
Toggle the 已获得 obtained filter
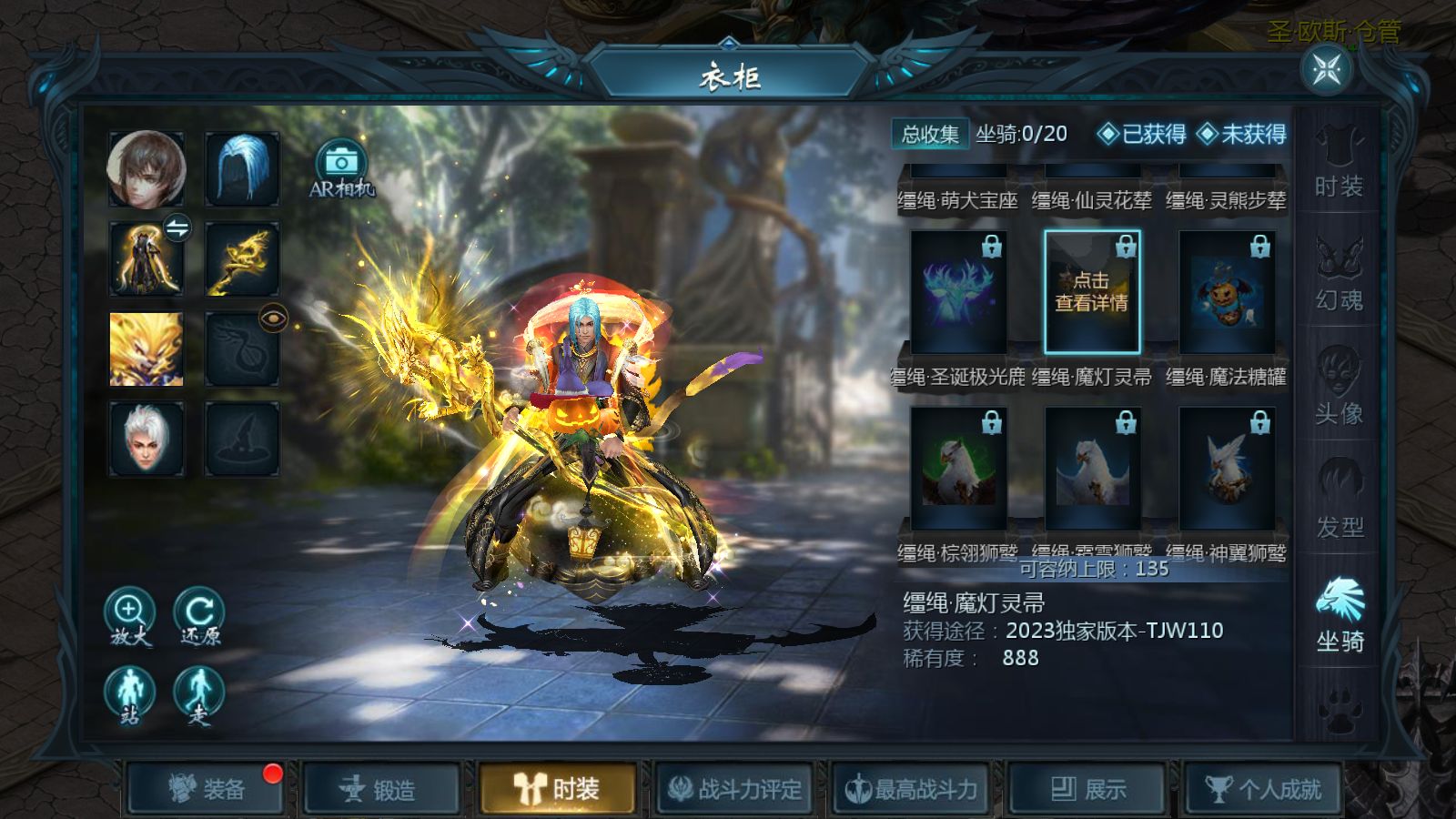1142,135
